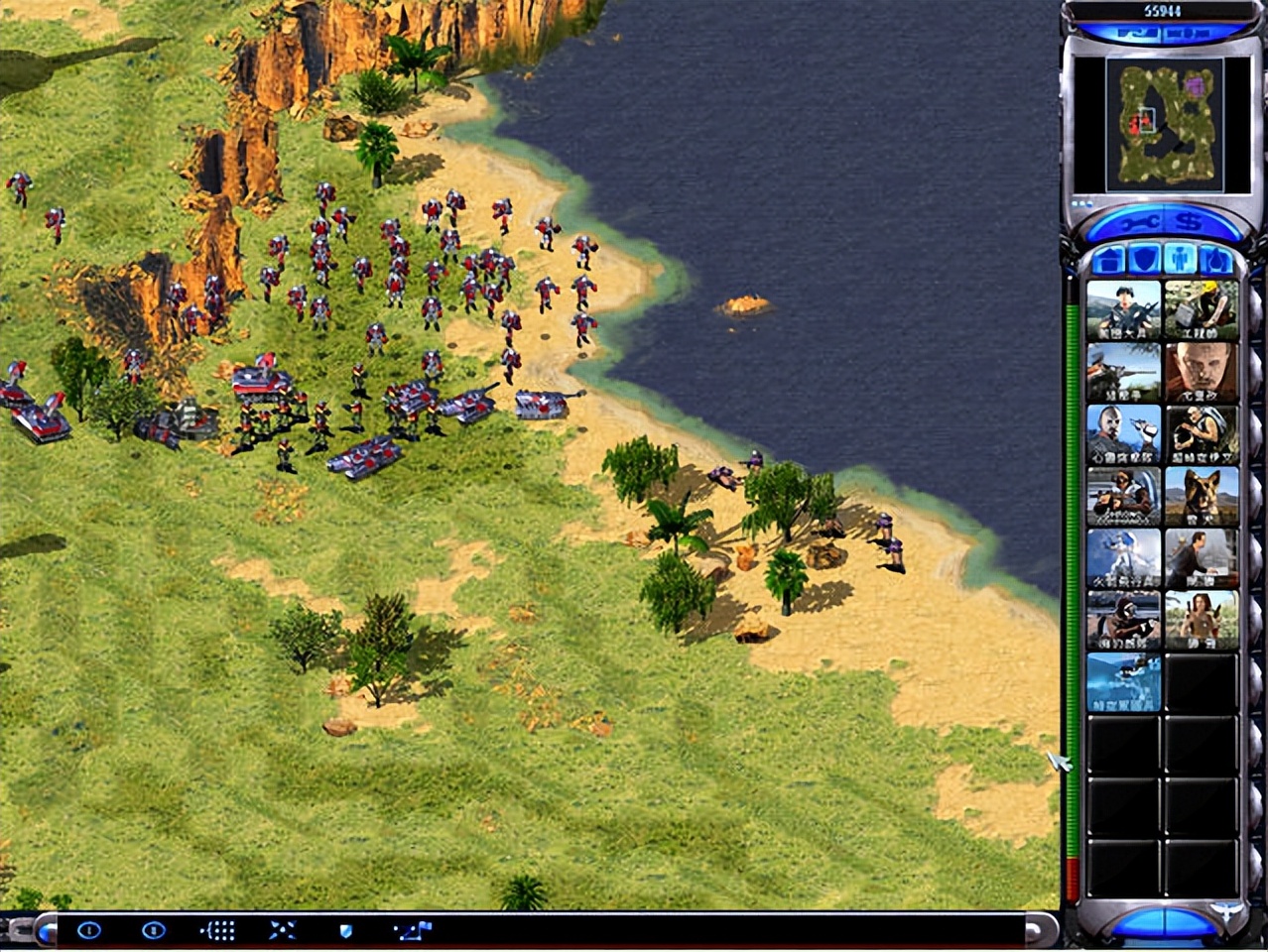Activate the waypoint flag command button
The height and width of the screenshot is (952, 1268).
[413, 930]
